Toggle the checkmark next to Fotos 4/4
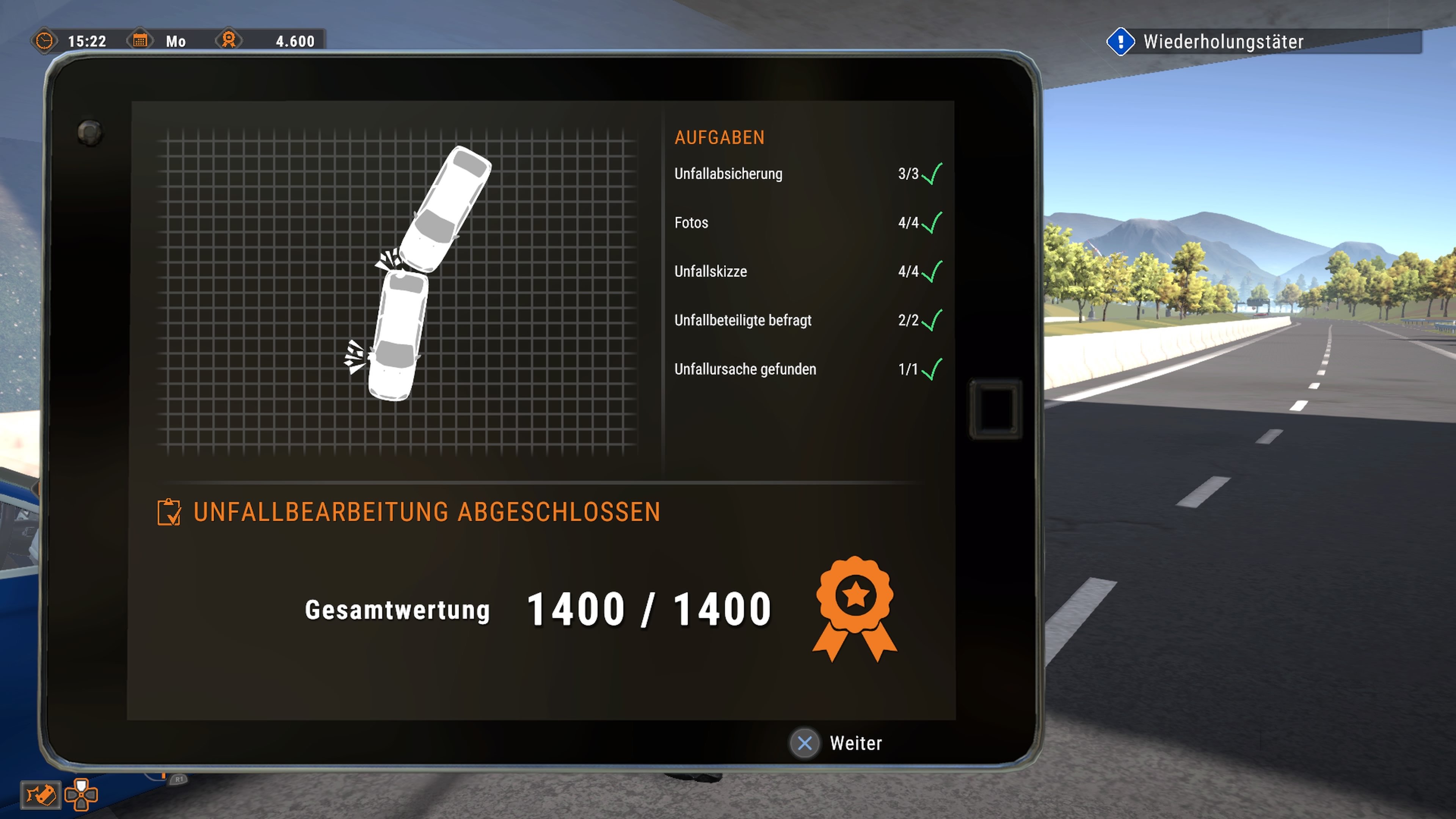 point(932,223)
